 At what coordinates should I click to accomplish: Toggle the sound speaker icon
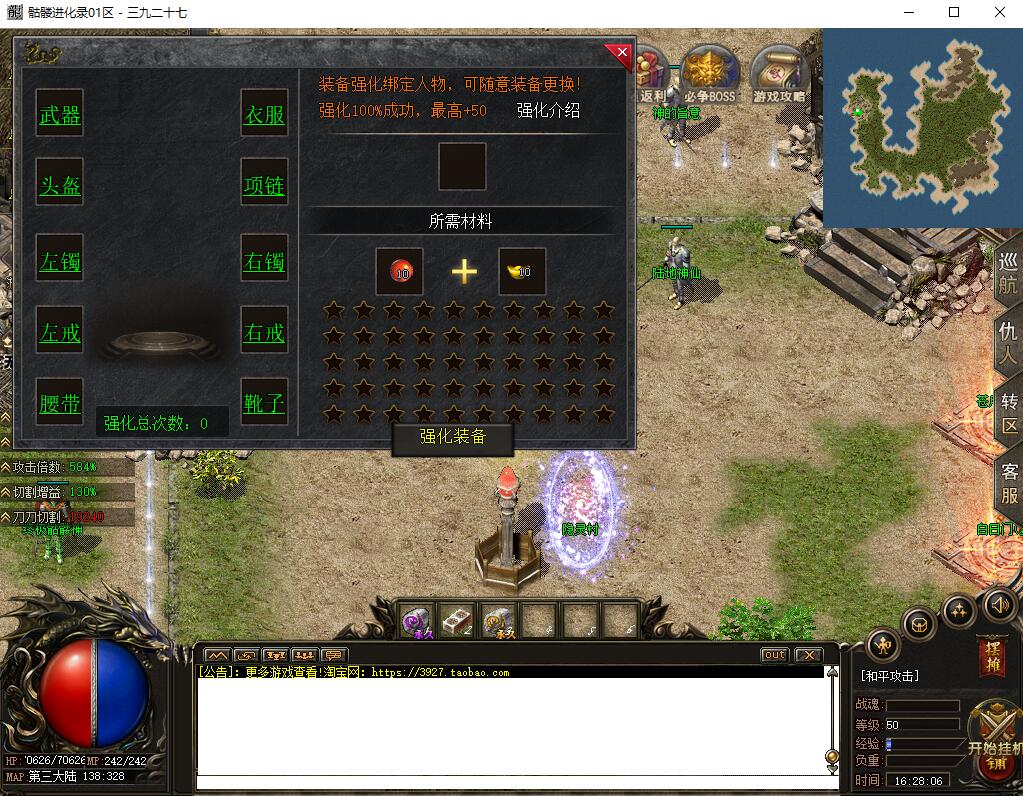(x=999, y=603)
